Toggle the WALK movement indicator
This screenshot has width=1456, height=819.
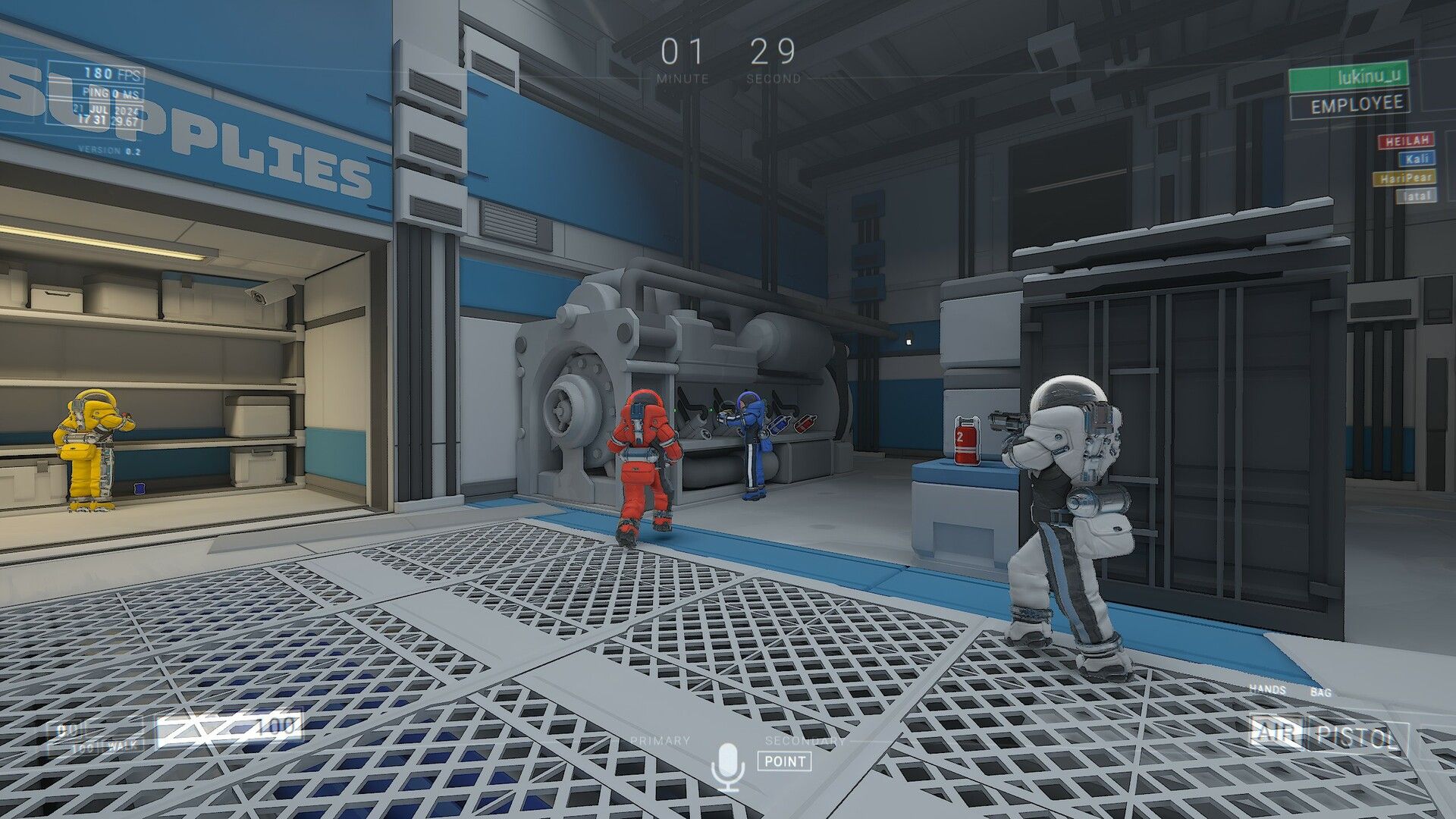[x=123, y=746]
